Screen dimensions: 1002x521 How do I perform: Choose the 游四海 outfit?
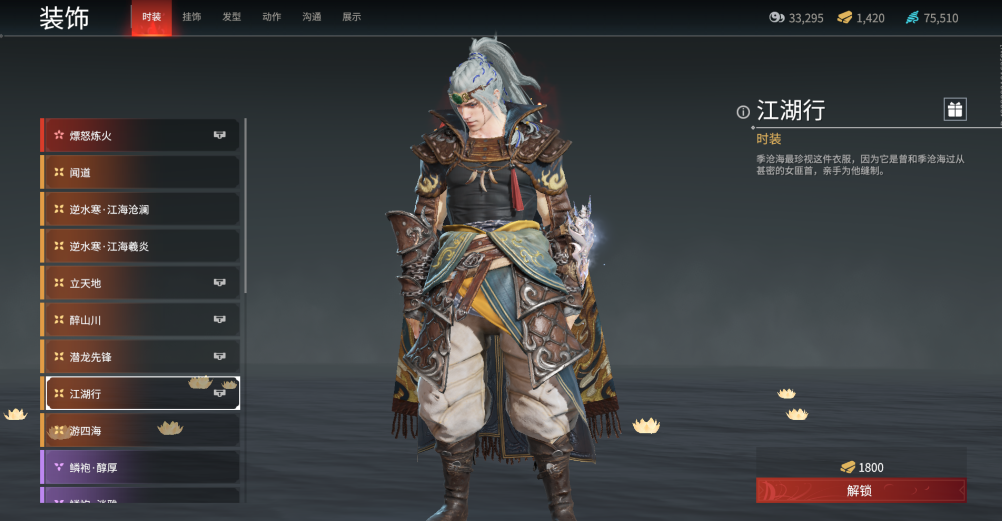click(140, 430)
